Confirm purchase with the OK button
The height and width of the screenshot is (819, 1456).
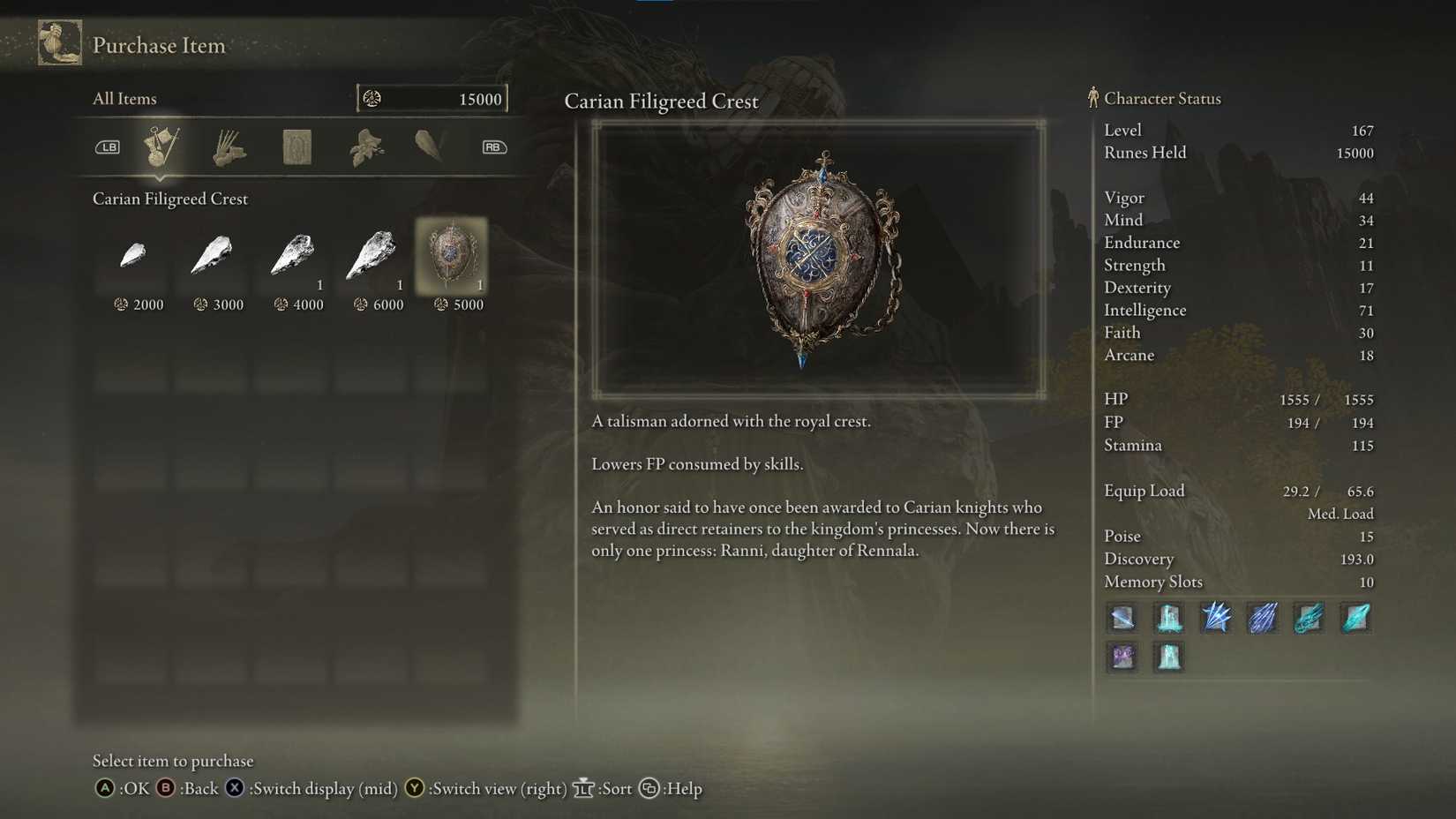108,788
